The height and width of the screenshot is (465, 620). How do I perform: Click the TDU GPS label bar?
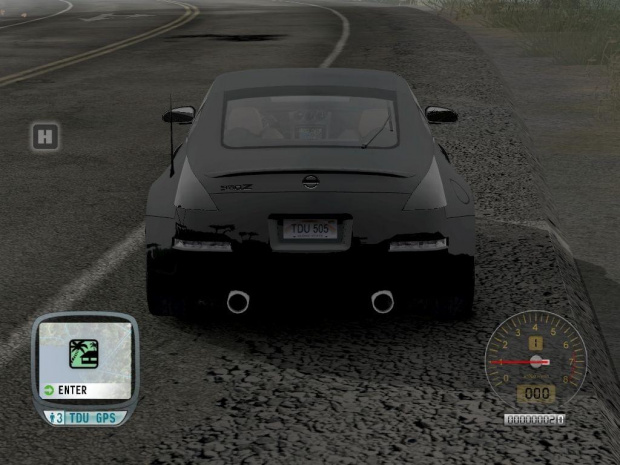tap(92, 417)
